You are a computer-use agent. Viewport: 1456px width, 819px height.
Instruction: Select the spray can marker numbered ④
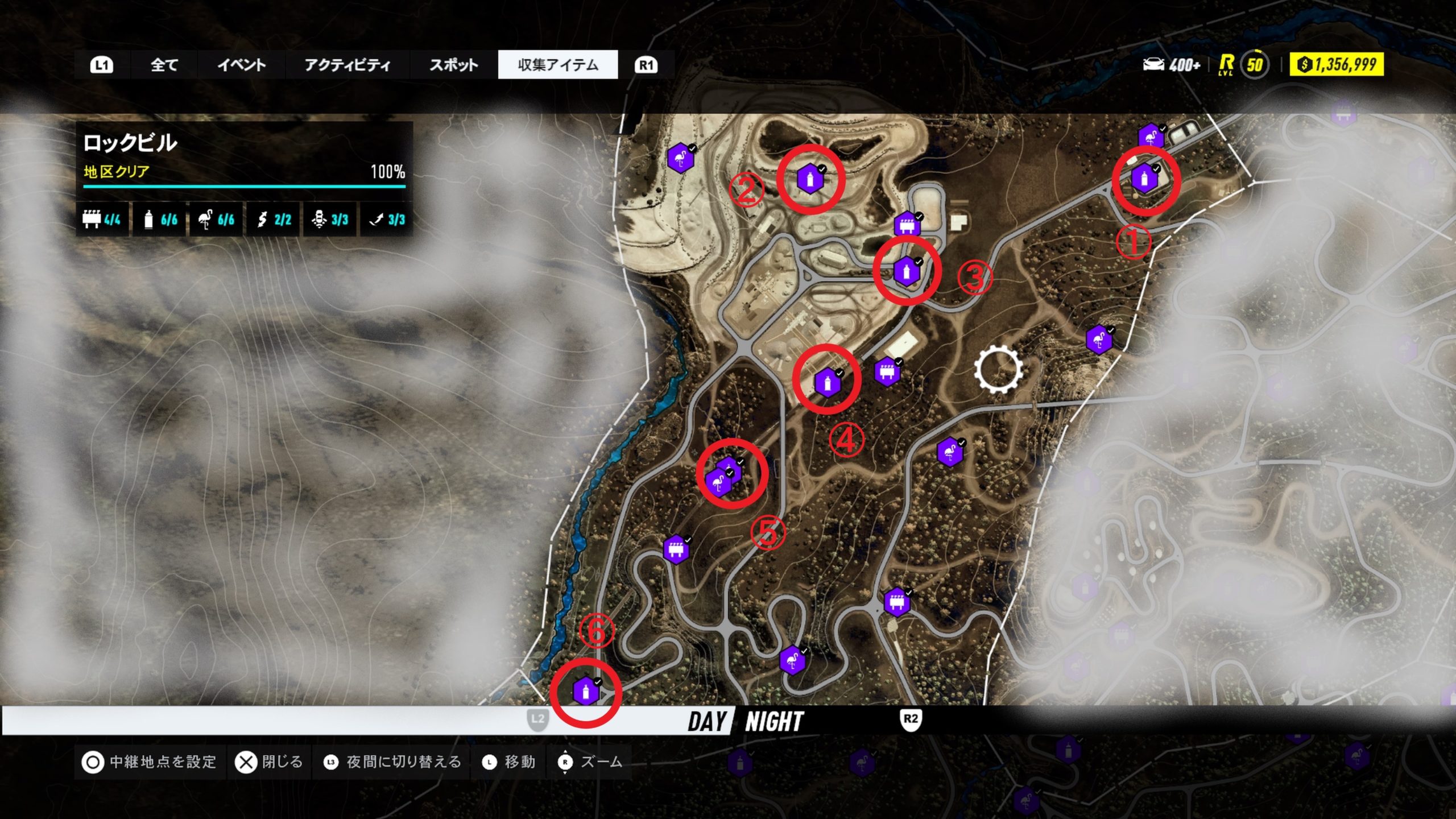point(827,383)
